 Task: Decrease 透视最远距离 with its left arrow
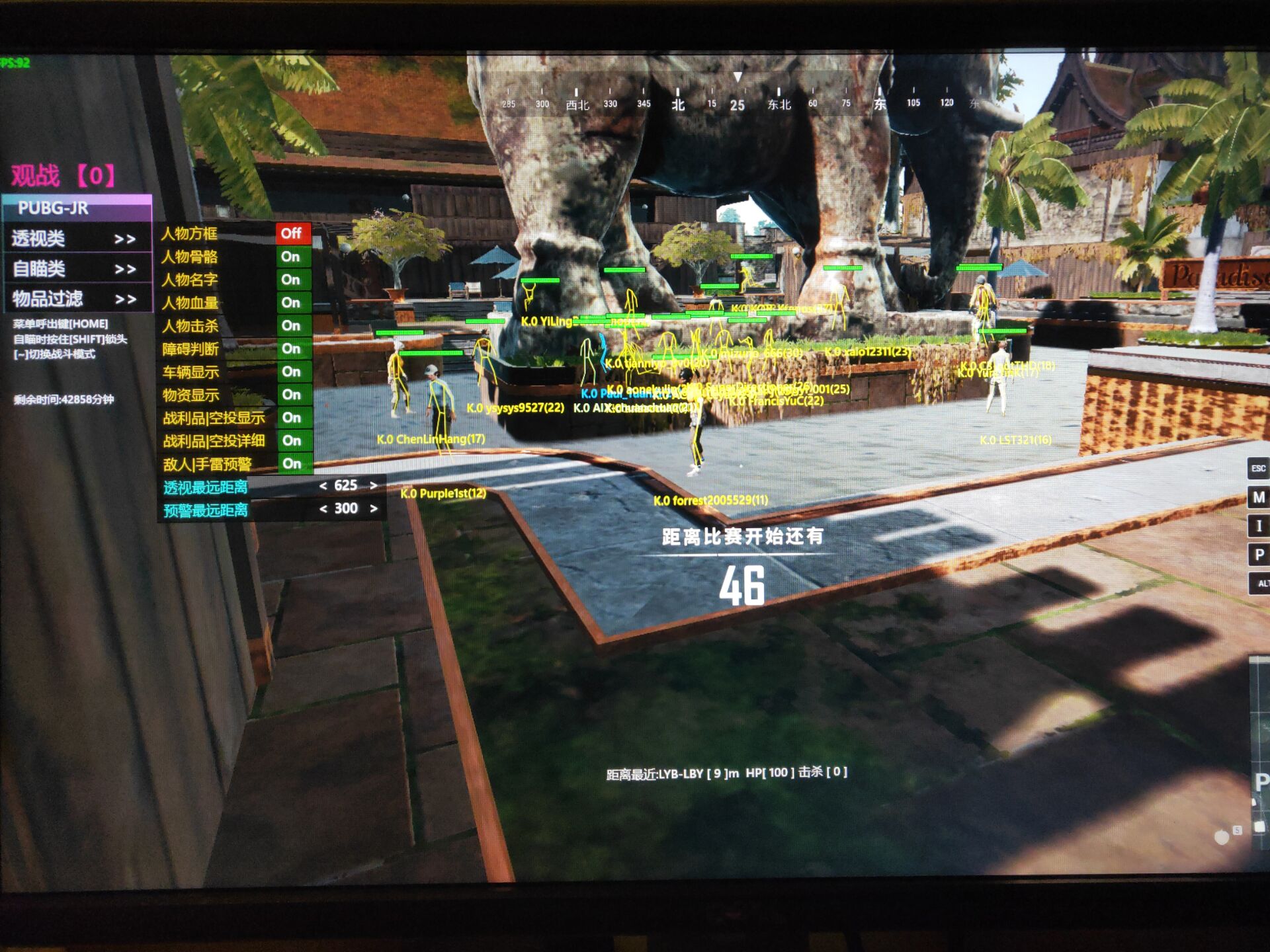click(323, 486)
